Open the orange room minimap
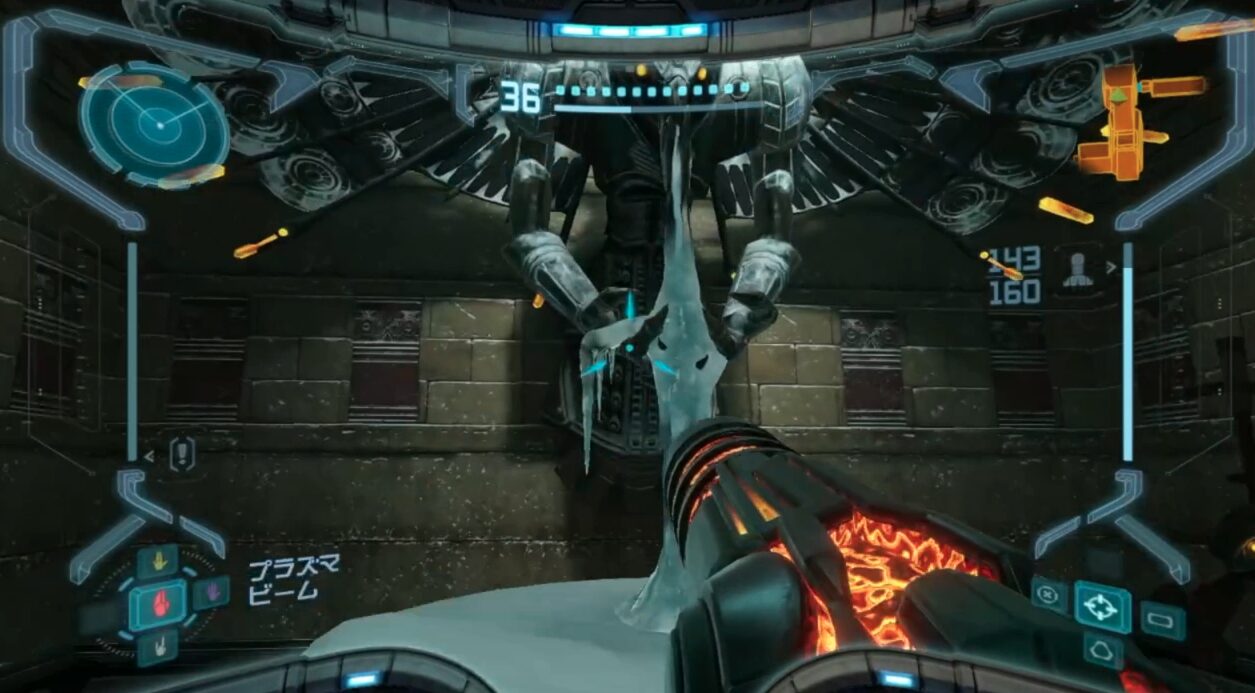This screenshot has height=693, width=1255. tap(1130, 120)
